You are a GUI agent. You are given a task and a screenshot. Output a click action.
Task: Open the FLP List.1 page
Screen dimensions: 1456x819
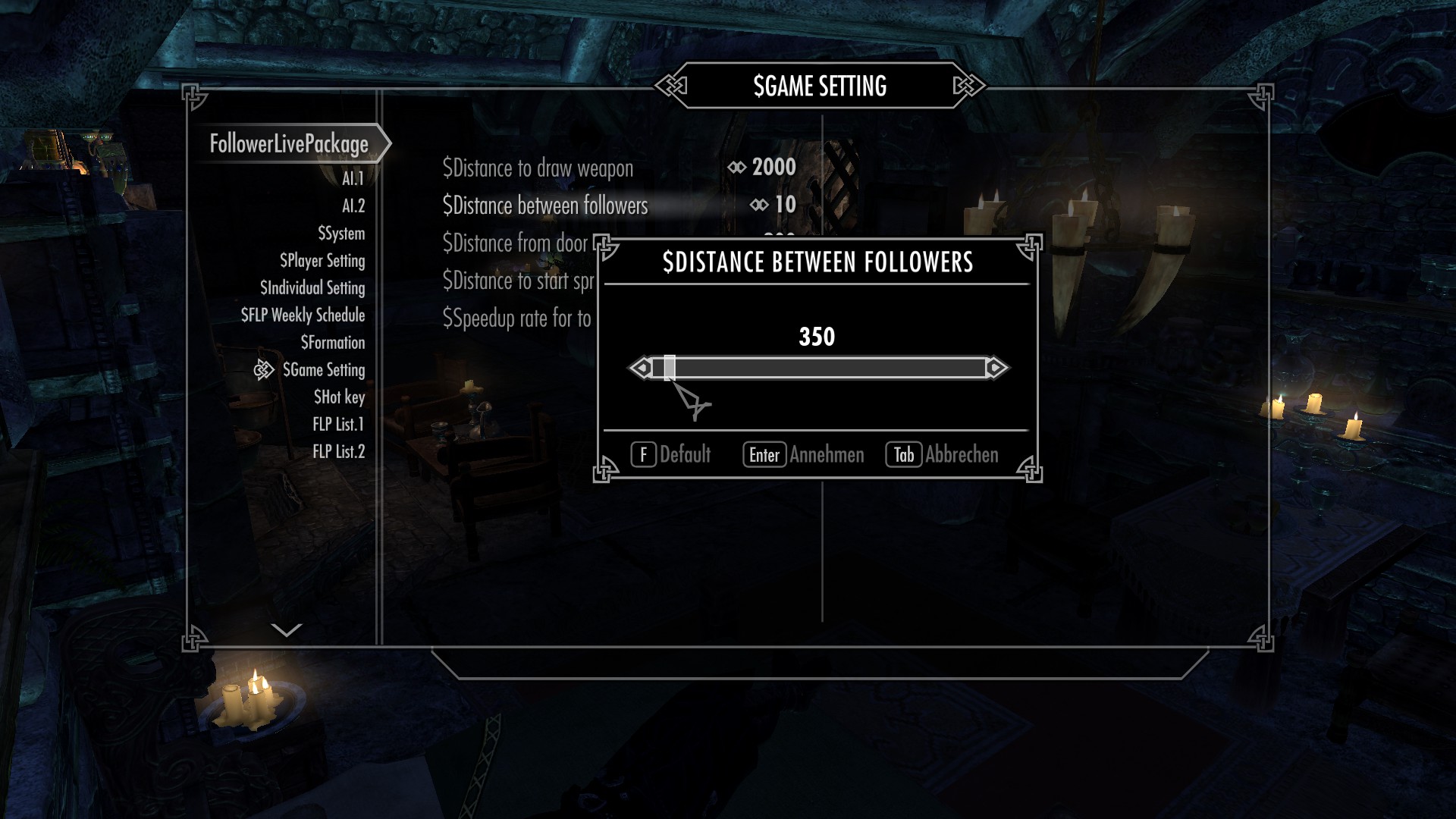(x=338, y=425)
